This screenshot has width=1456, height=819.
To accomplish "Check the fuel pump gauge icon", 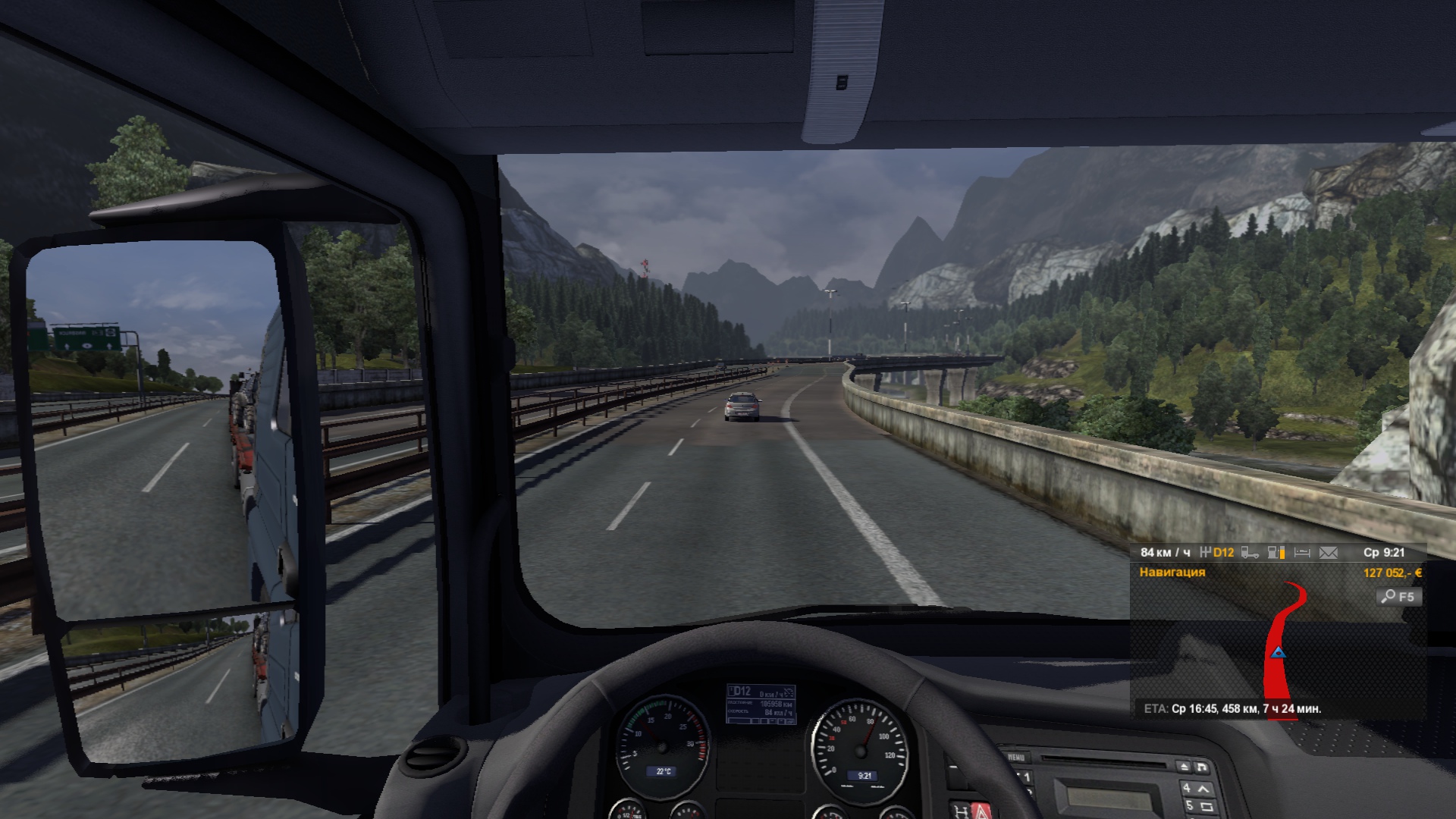I will tap(1276, 553).
